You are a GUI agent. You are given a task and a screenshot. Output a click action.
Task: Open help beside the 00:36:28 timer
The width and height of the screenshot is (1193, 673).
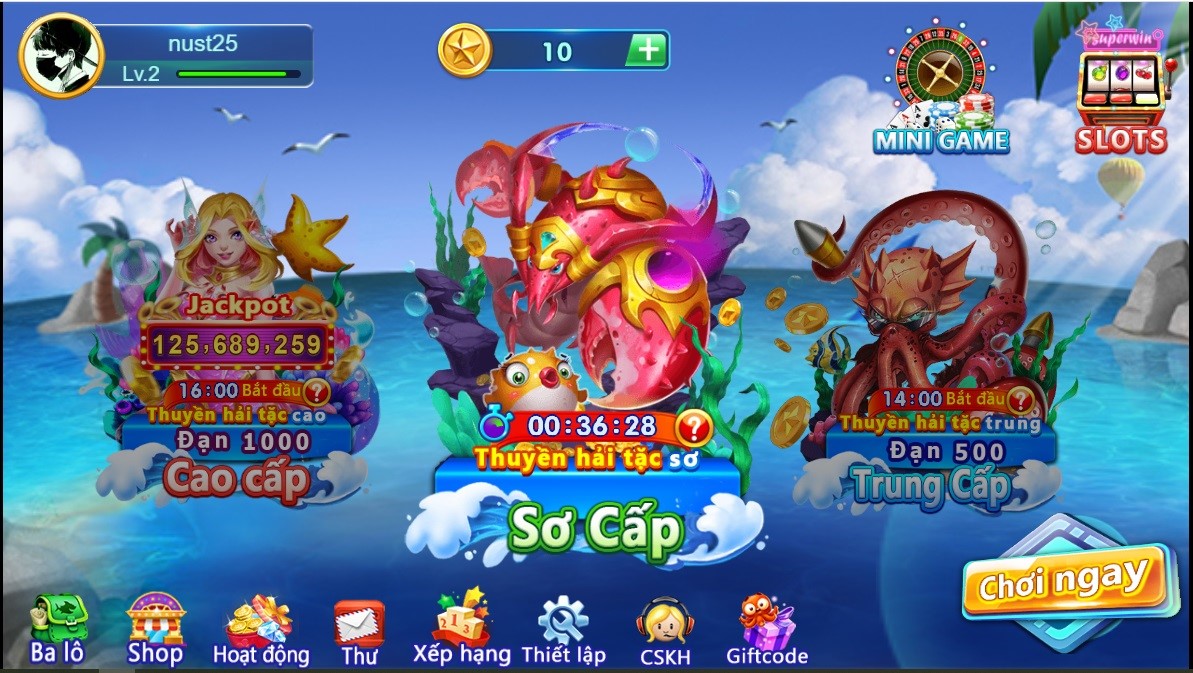pos(694,428)
